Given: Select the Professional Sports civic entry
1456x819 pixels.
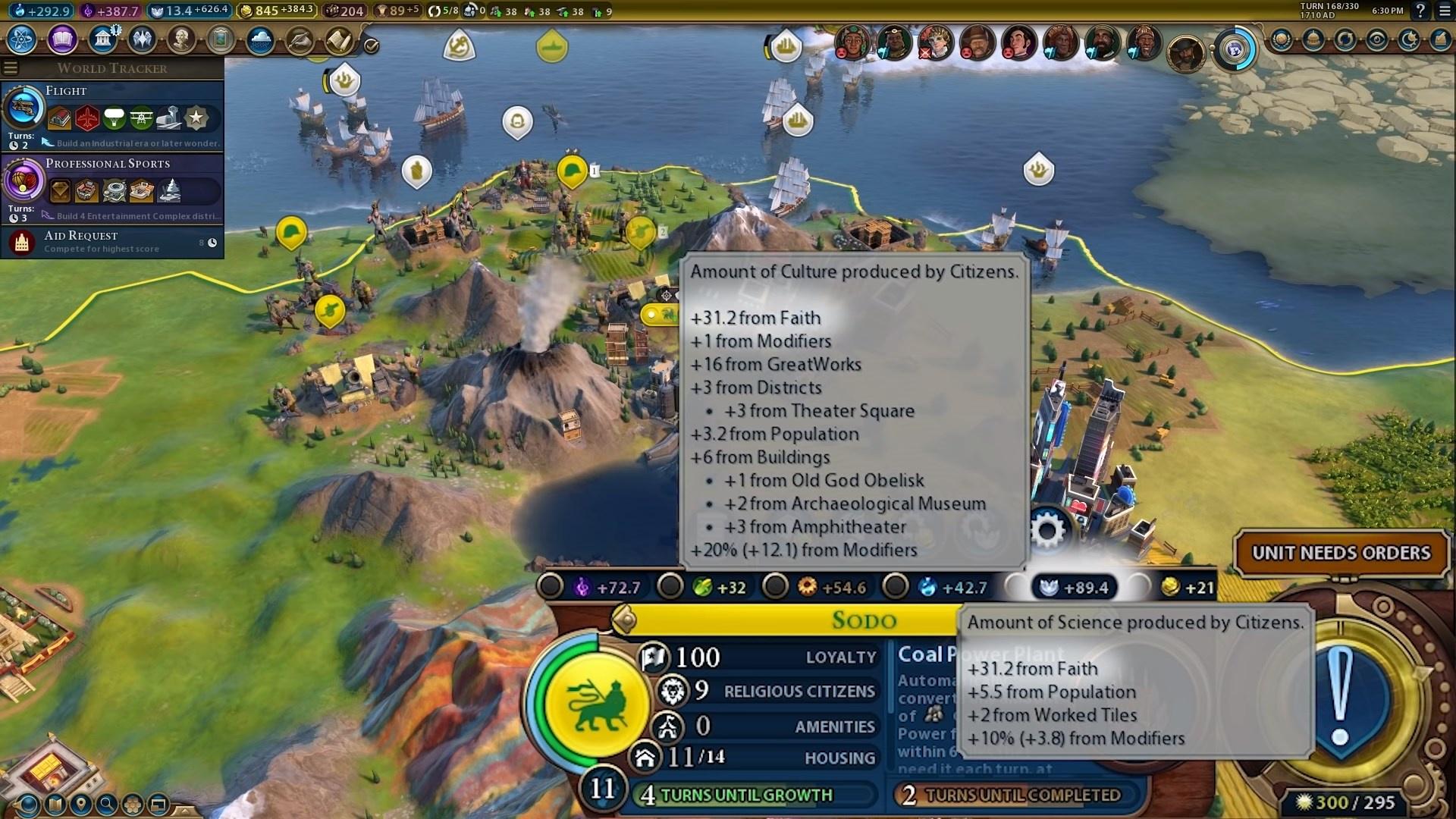Looking at the screenshot, I should [x=112, y=187].
